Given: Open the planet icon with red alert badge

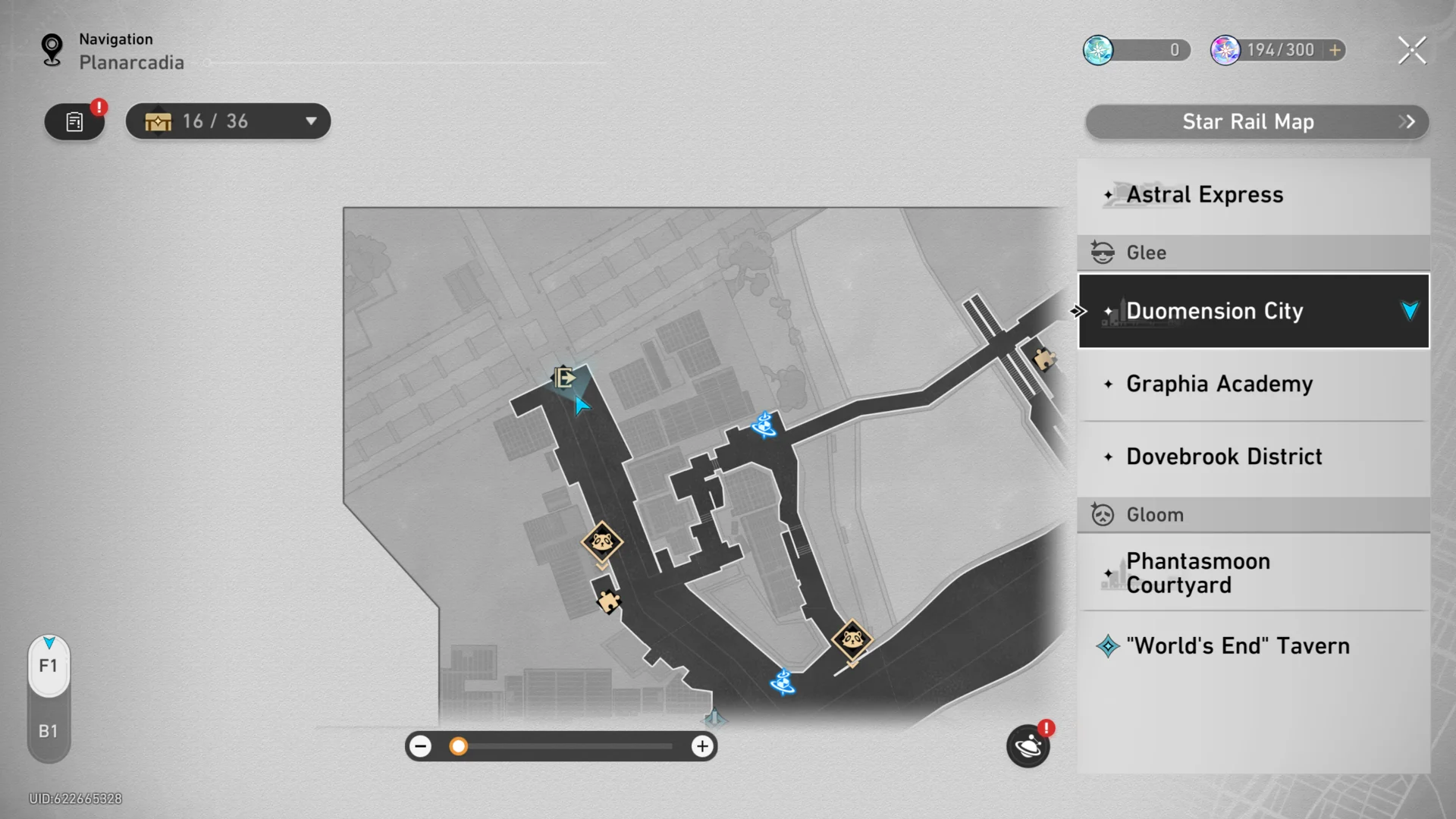Looking at the screenshot, I should pyautogui.click(x=1028, y=746).
